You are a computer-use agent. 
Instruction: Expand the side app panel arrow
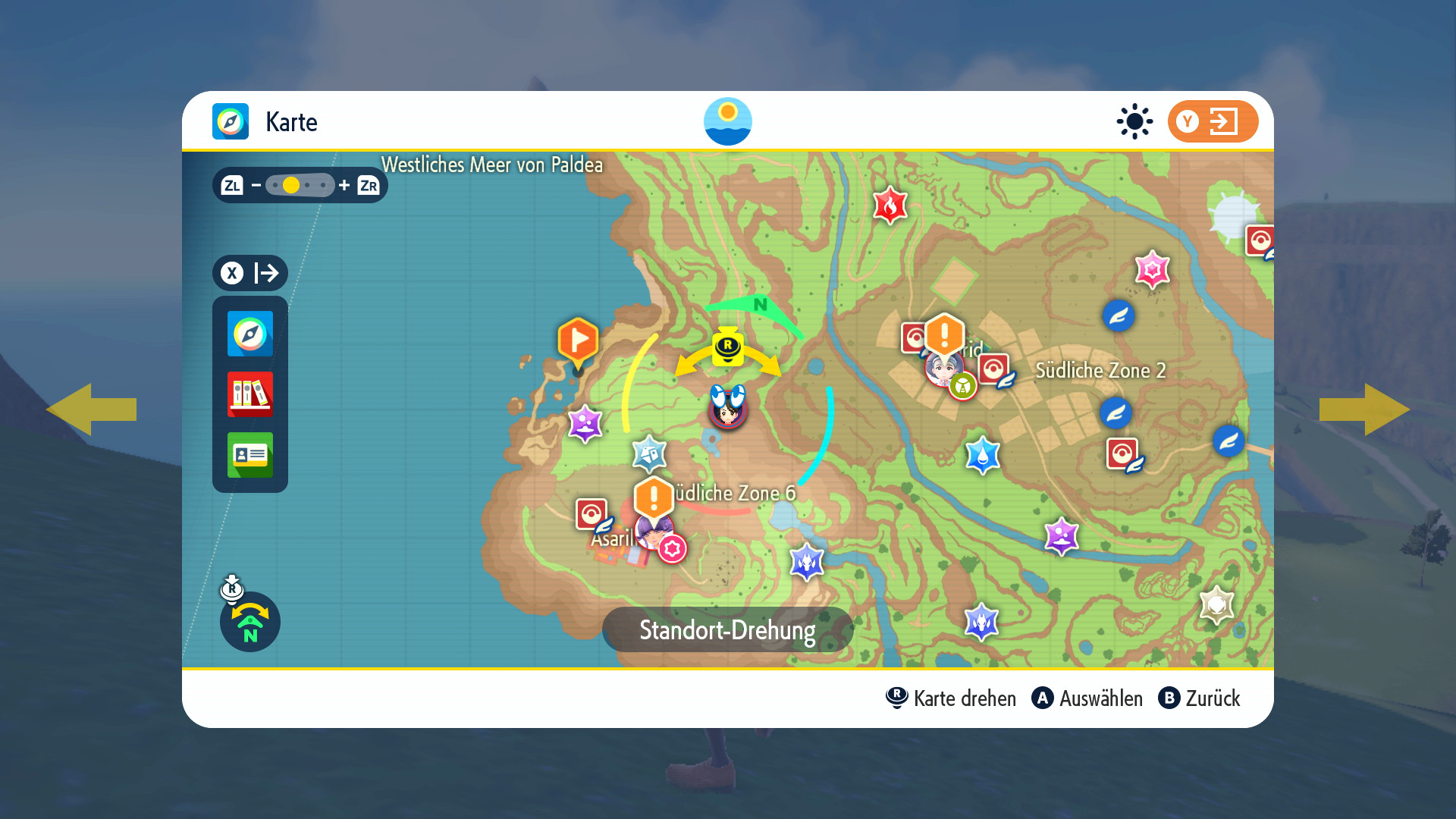[250, 273]
